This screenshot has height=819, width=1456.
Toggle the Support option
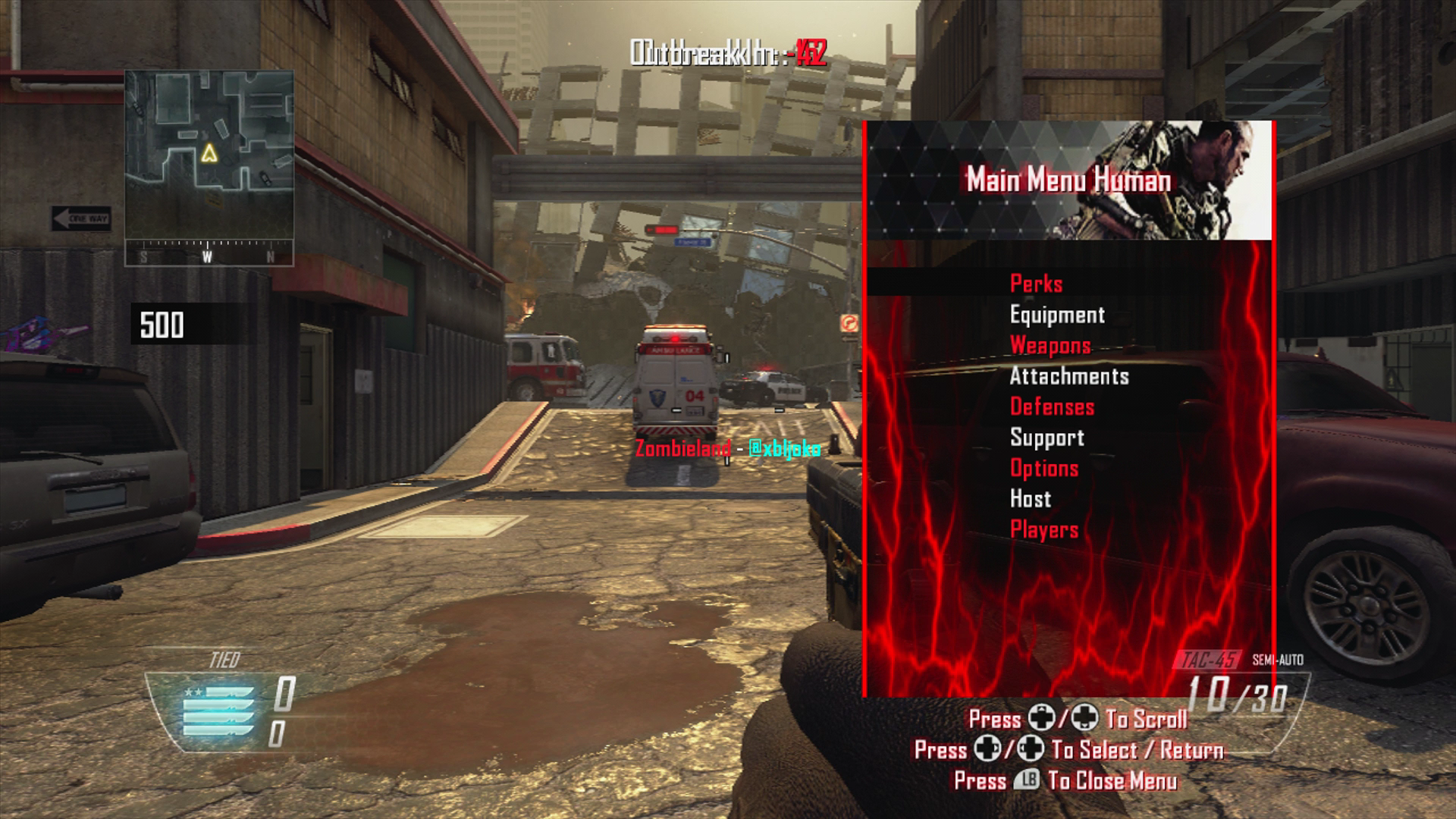pyautogui.click(x=1047, y=438)
